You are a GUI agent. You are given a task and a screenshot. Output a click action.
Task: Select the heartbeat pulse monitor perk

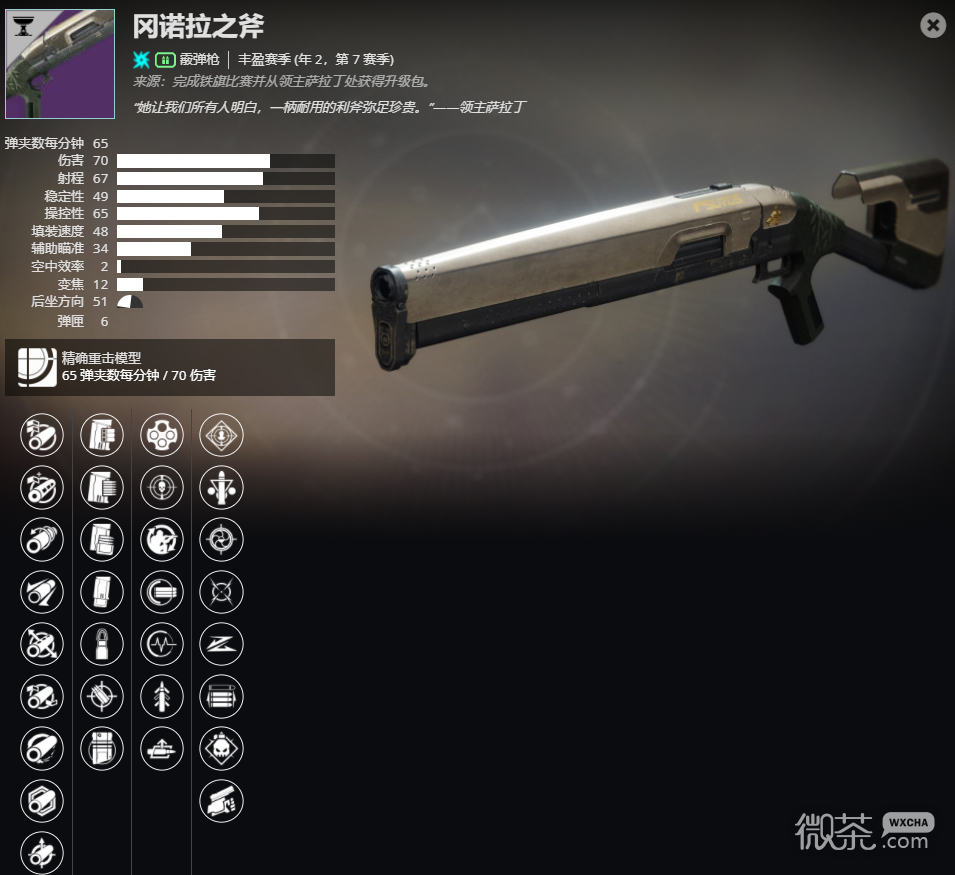pyautogui.click(x=162, y=643)
